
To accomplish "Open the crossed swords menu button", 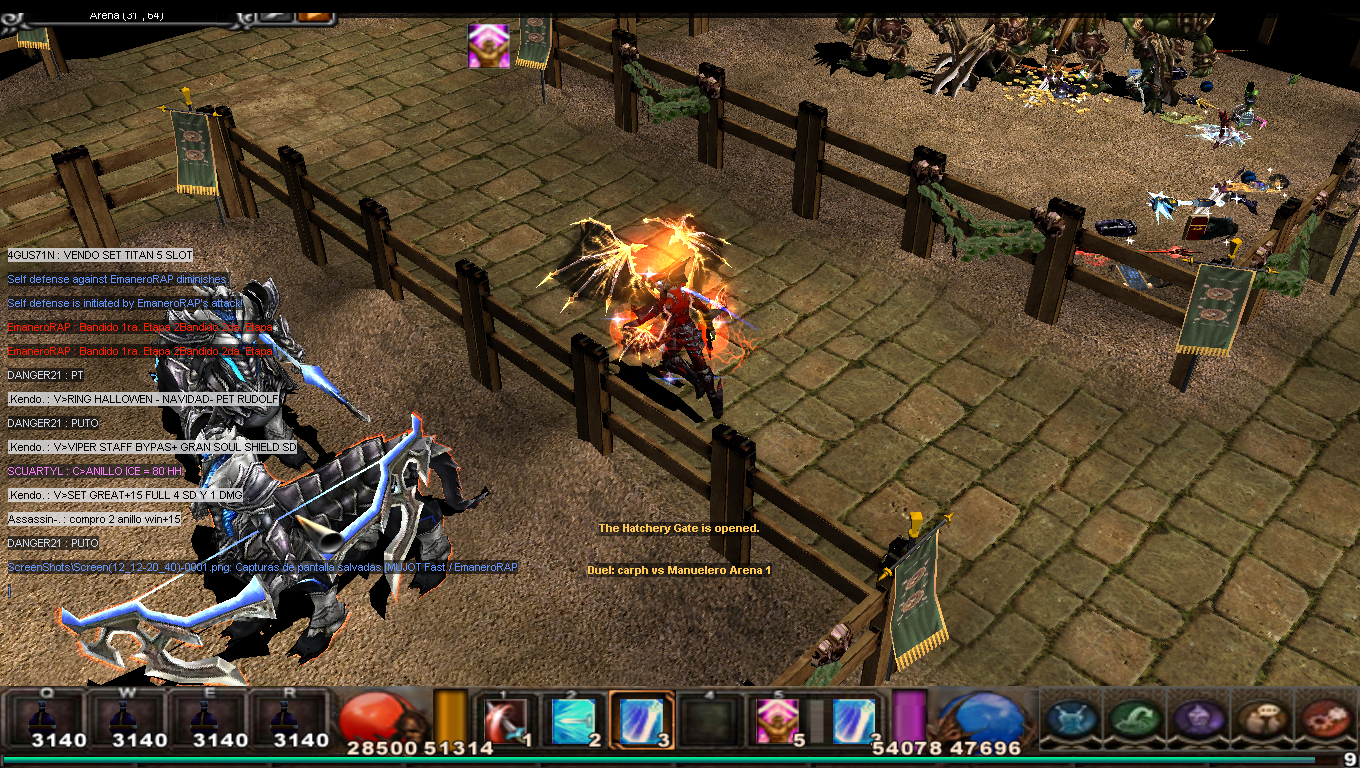I will [x=1073, y=719].
